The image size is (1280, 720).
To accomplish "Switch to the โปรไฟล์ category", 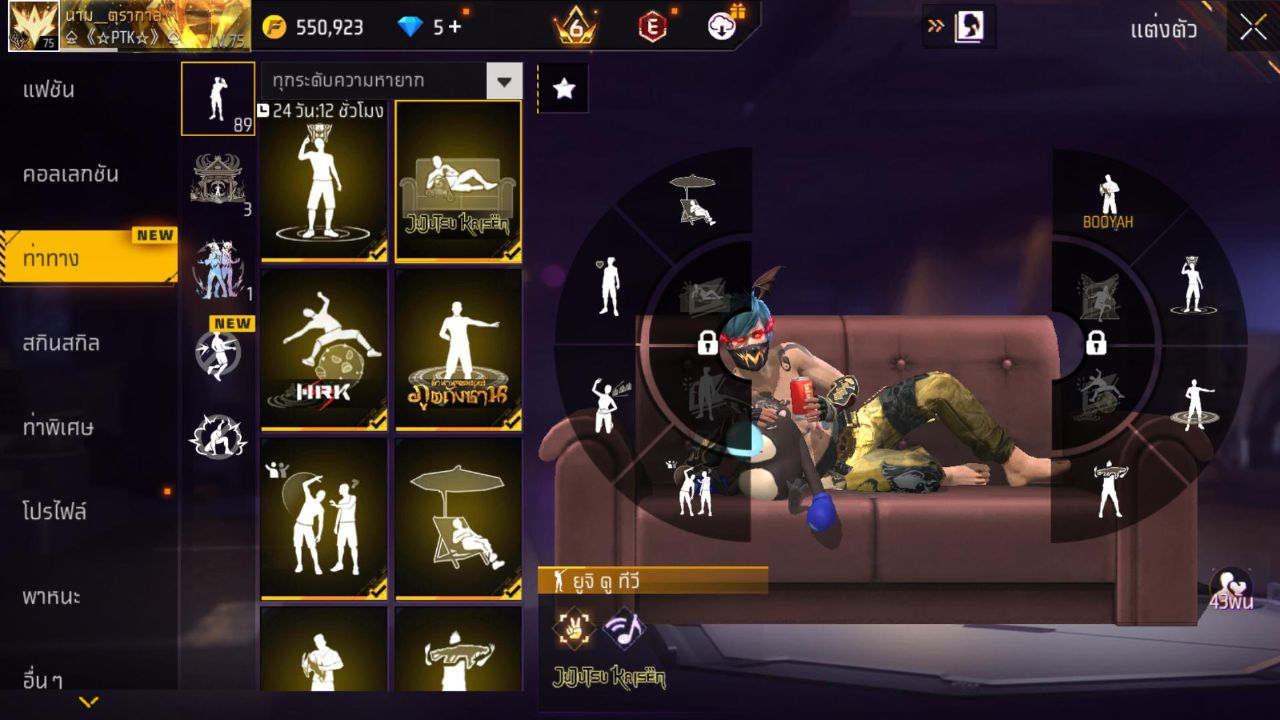I will click(x=55, y=512).
